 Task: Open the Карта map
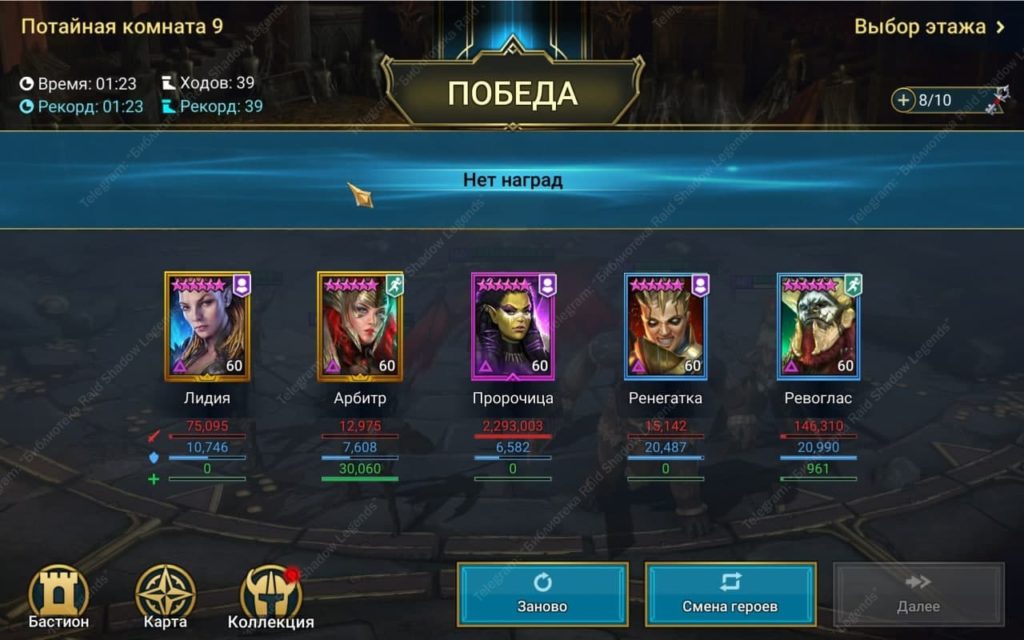tap(165, 598)
